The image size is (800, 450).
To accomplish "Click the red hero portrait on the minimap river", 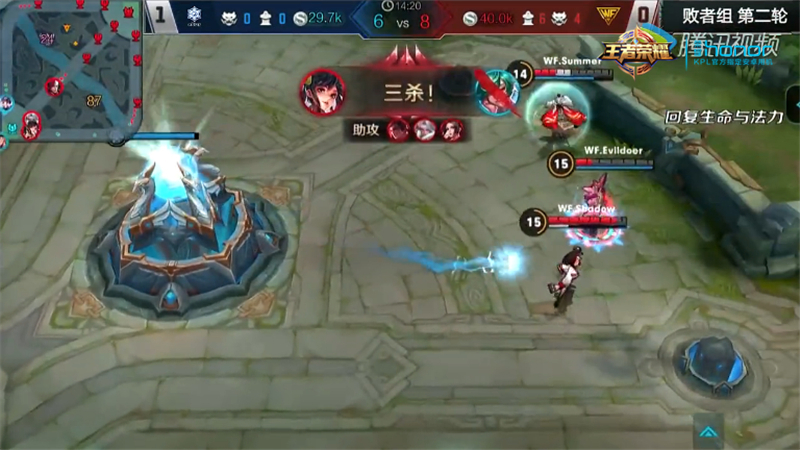I will 53,86.
